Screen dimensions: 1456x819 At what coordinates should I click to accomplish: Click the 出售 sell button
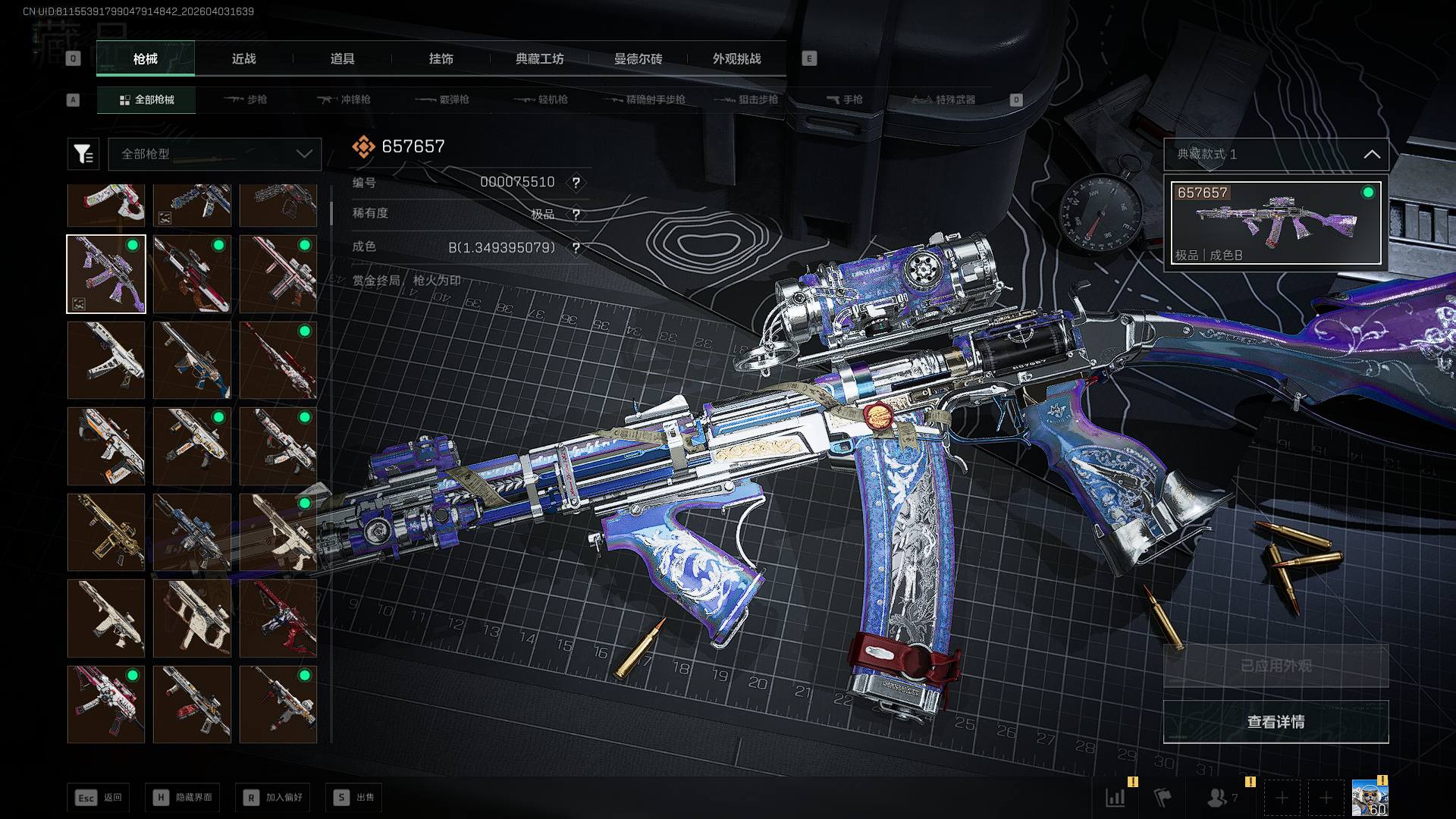pos(353,797)
